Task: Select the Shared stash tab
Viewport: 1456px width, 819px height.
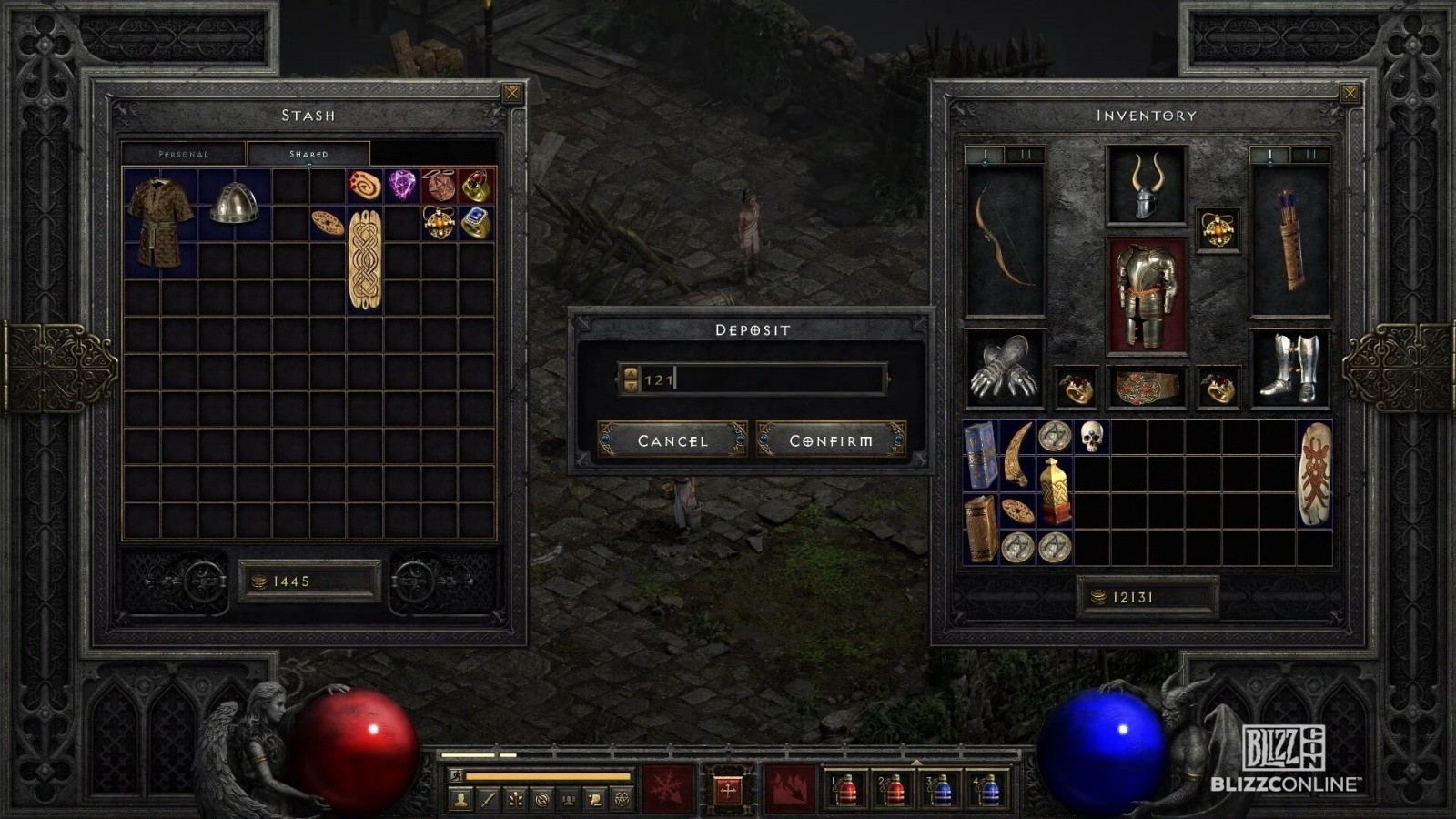Action: (x=308, y=154)
